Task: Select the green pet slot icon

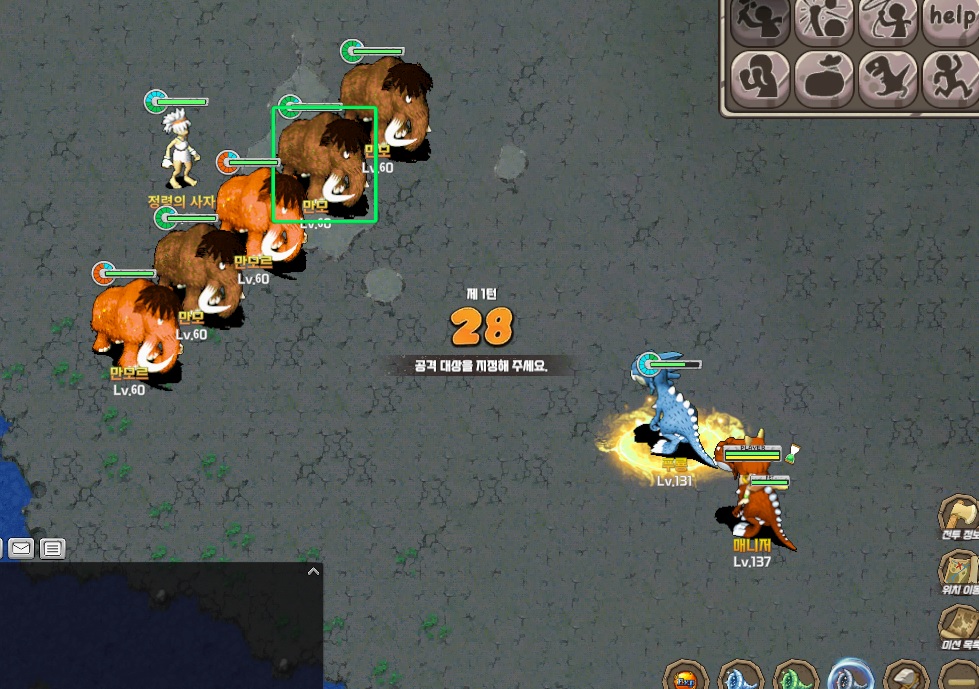Action: tap(796, 677)
